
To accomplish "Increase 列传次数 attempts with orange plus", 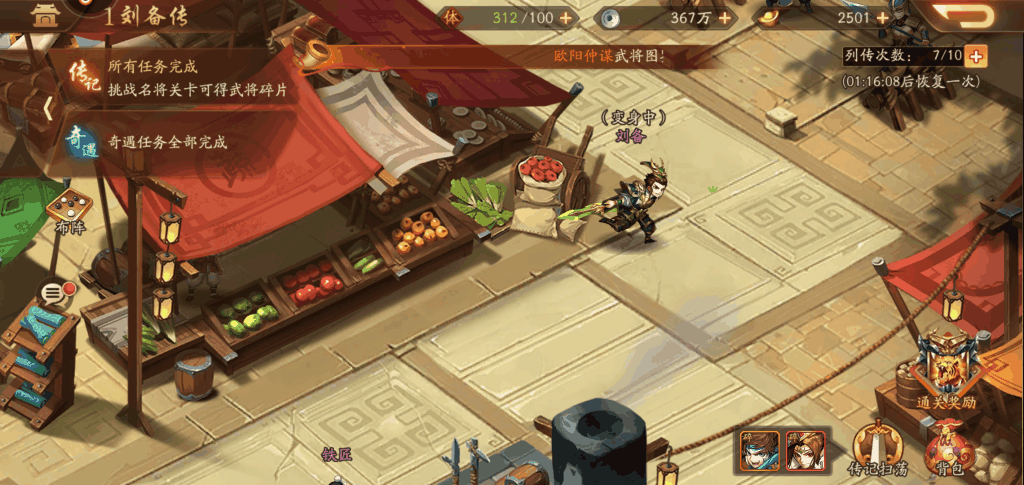I will pos(976,56).
